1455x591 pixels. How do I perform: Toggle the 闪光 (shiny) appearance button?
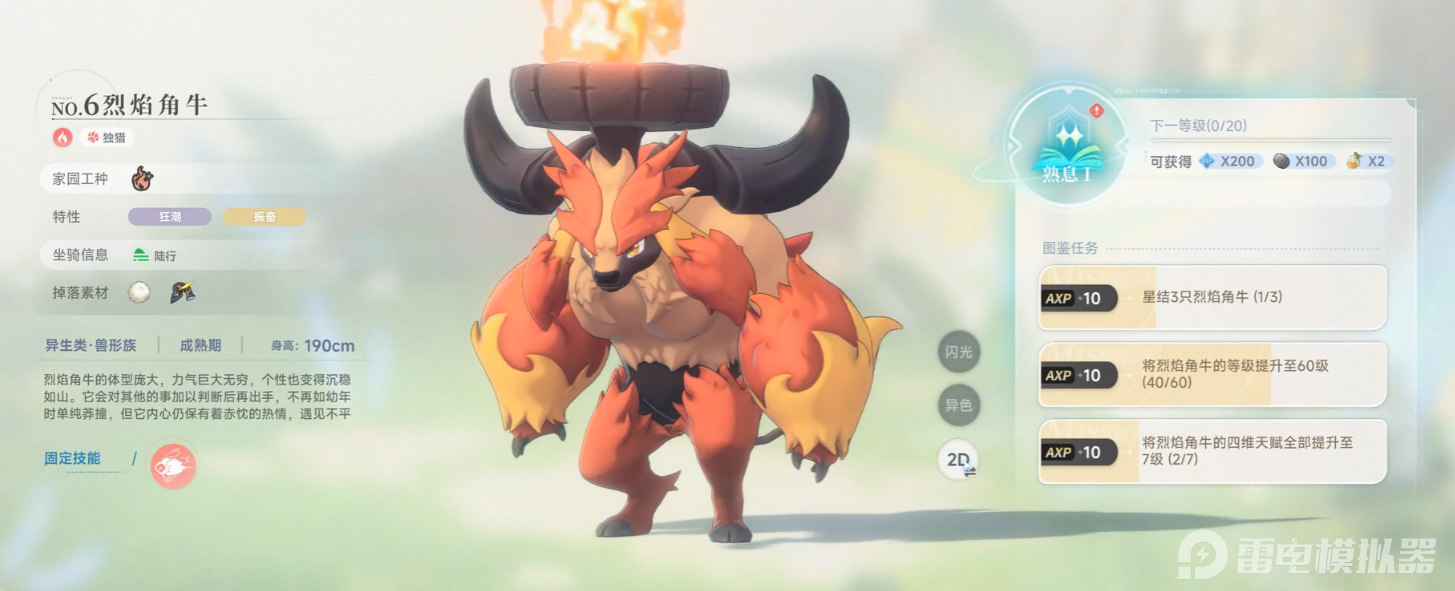pos(959,352)
